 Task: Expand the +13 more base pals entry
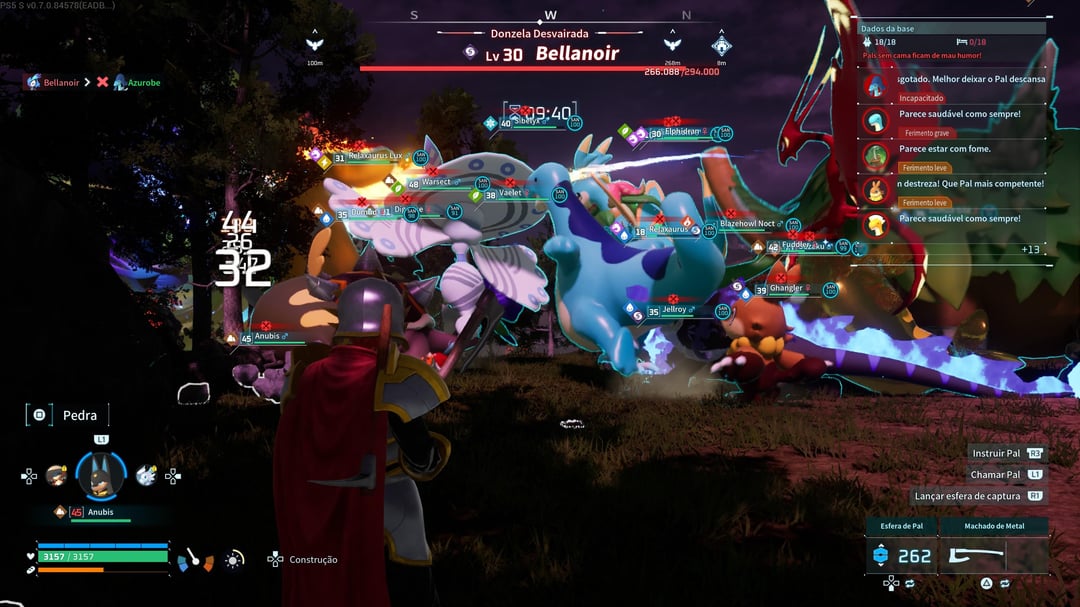click(x=1030, y=249)
